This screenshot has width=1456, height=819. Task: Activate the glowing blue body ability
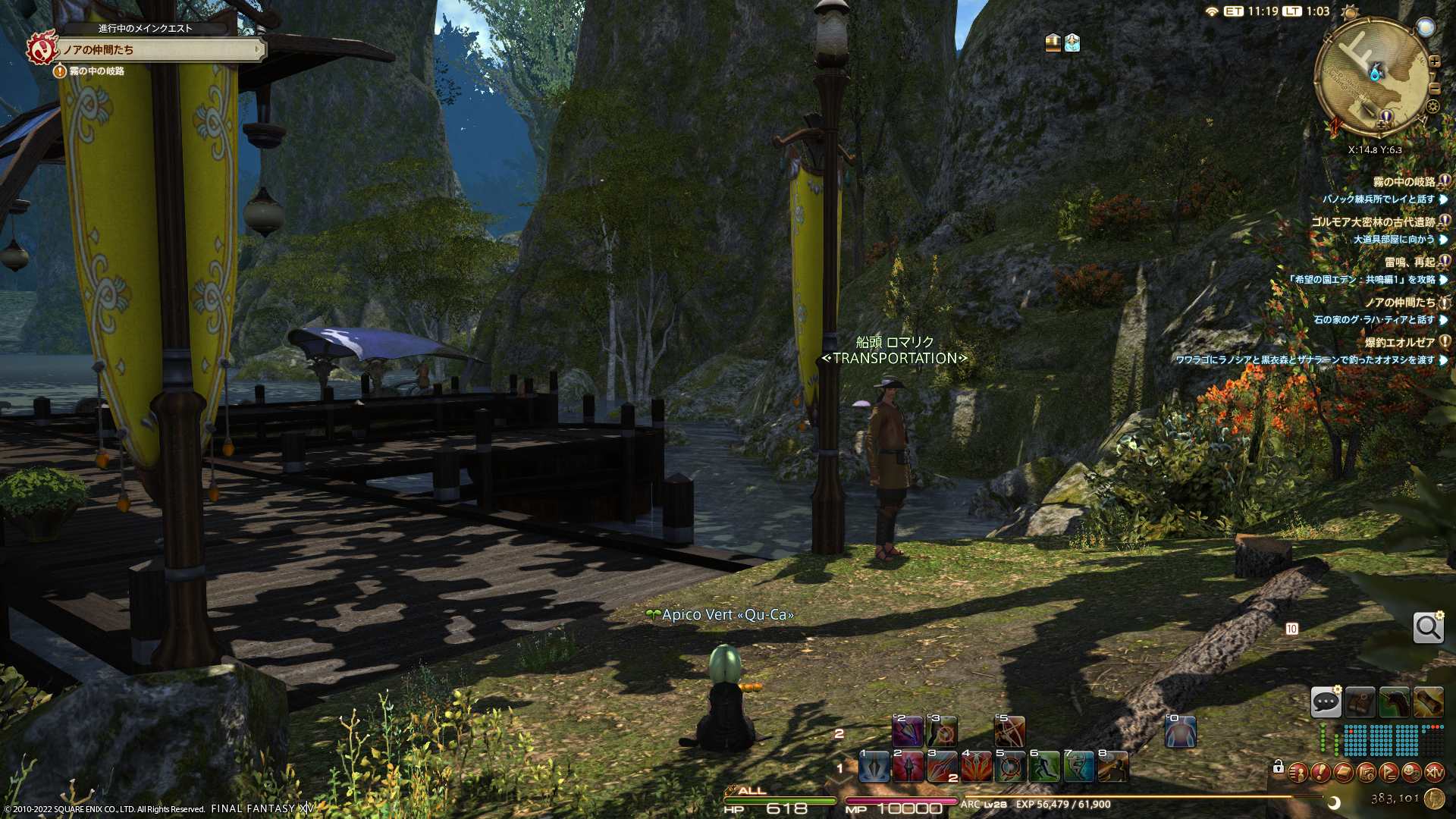click(x=1180, y=732)
